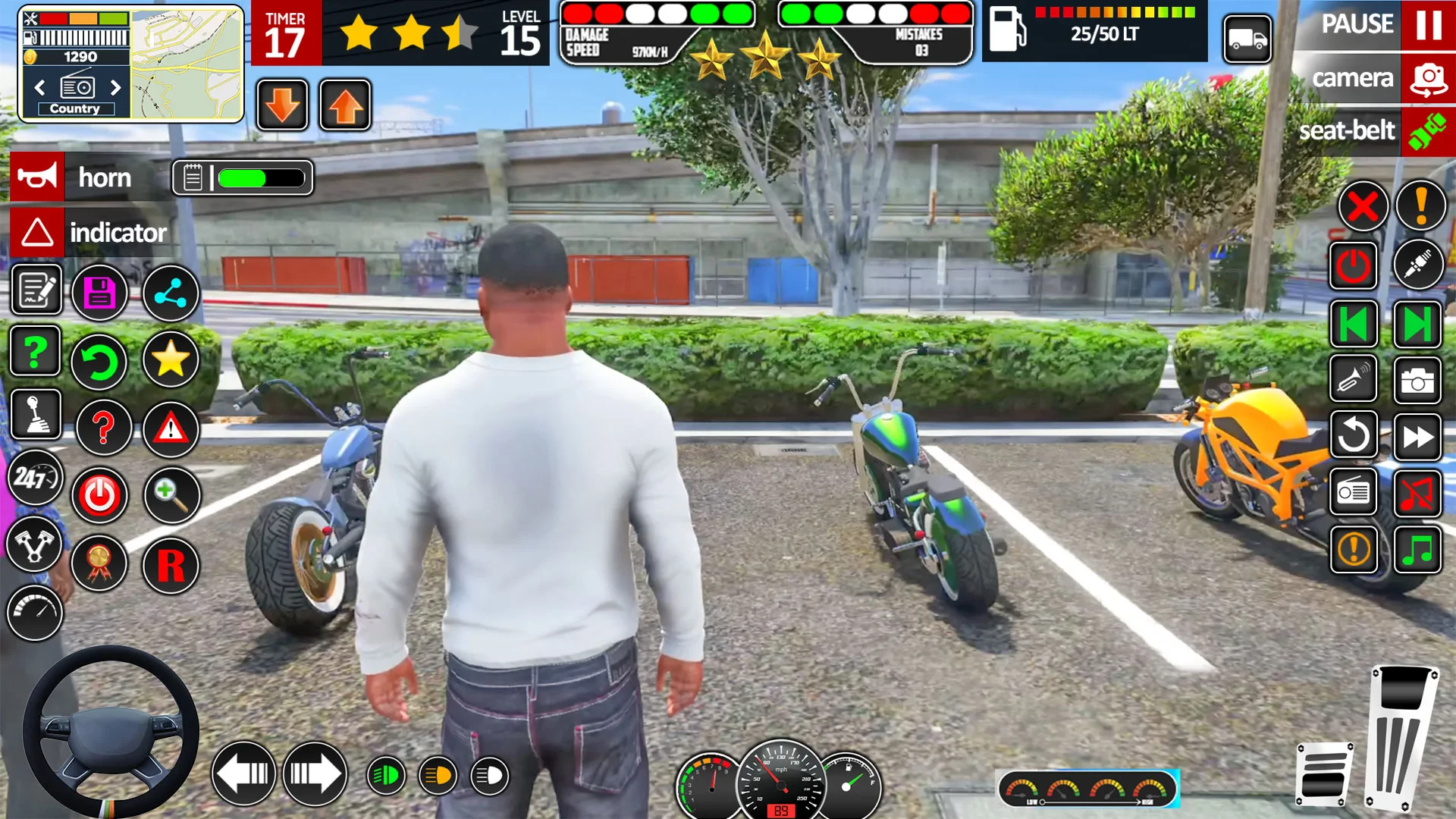The width and height of the screenshot is (1456, 819).
Task: Click the orange up arrow button
Action: point(346,105)
